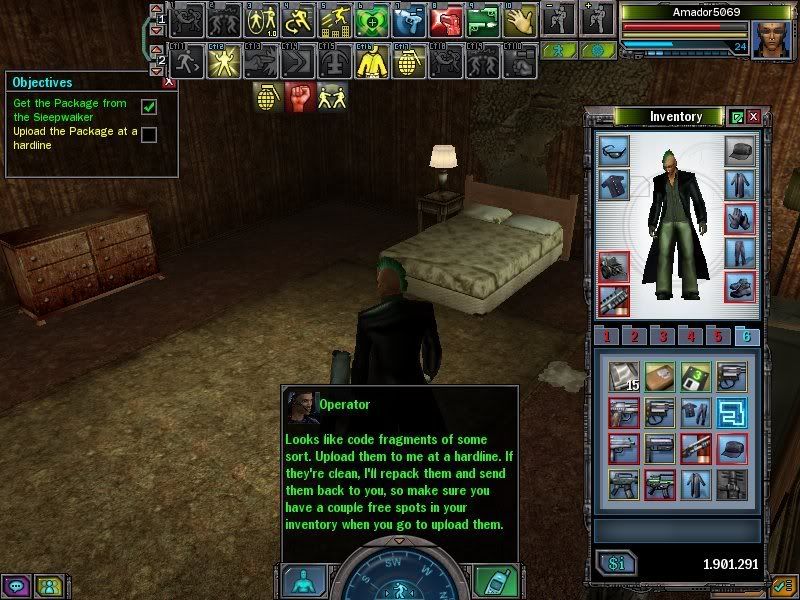Open the team members button
Viewport: 800px width, 600px height.
point(46,586)
